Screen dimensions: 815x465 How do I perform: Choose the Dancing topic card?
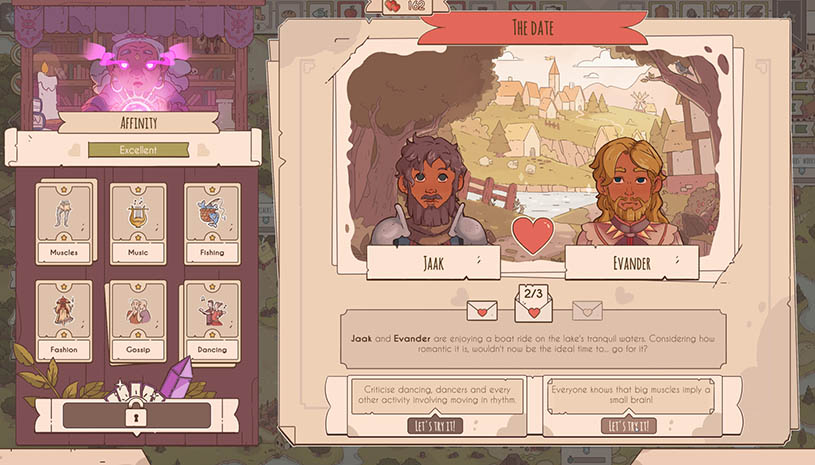pyautogui.click(x=212, y=319)
